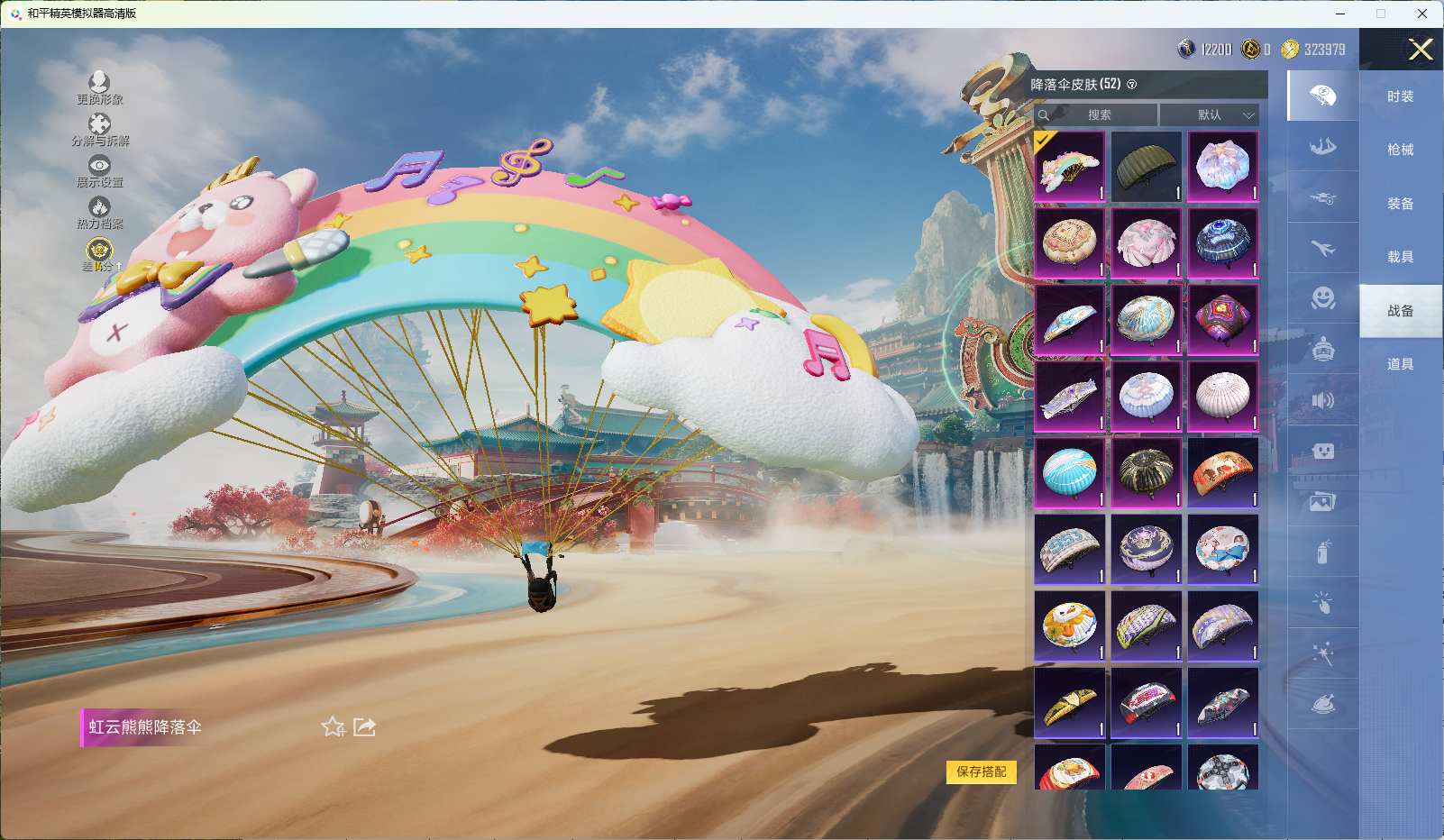Favorite this skin with the star icon

[334, 726]
